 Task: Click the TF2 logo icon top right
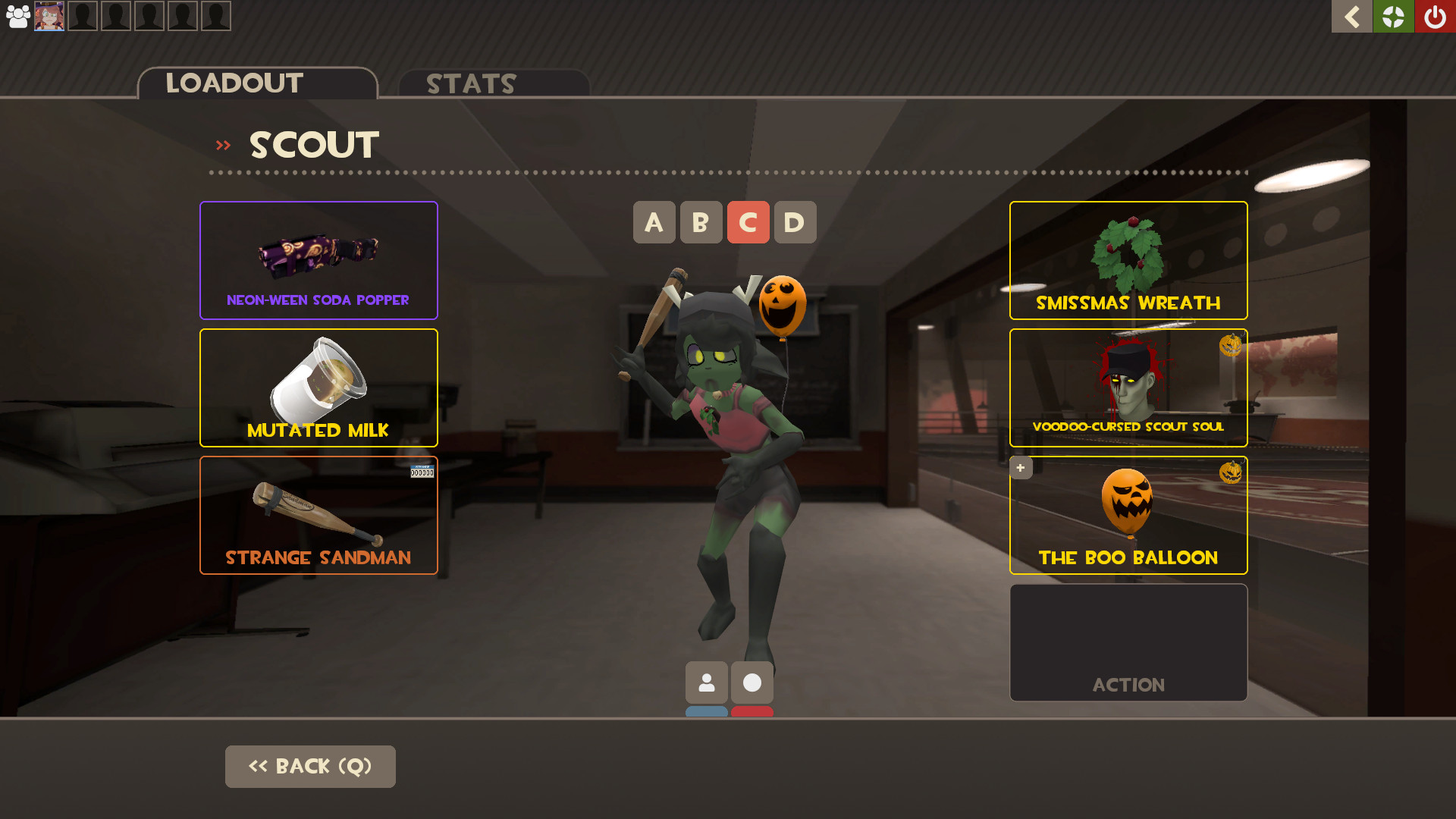tap(1393, 16)
